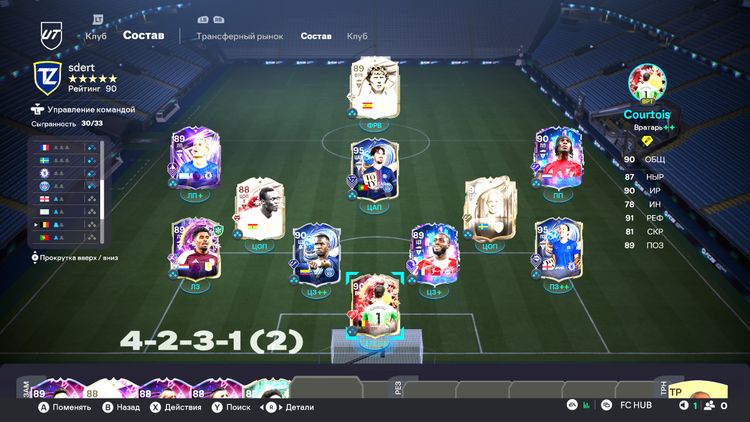Open the Трансферный рынок tab
The width and height of the screenshot is (750, 422).
(239, 36)
